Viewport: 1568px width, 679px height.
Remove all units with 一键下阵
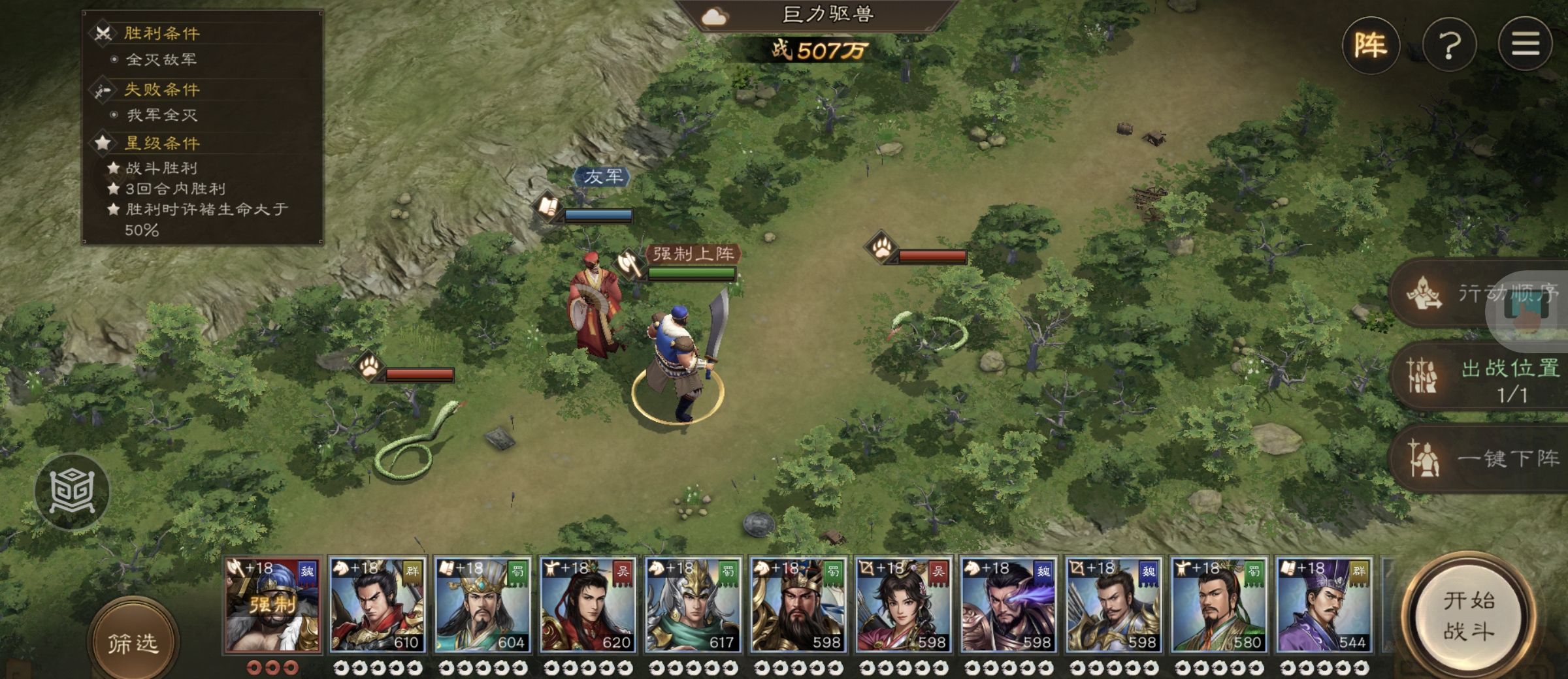(x=1483, y=459)
